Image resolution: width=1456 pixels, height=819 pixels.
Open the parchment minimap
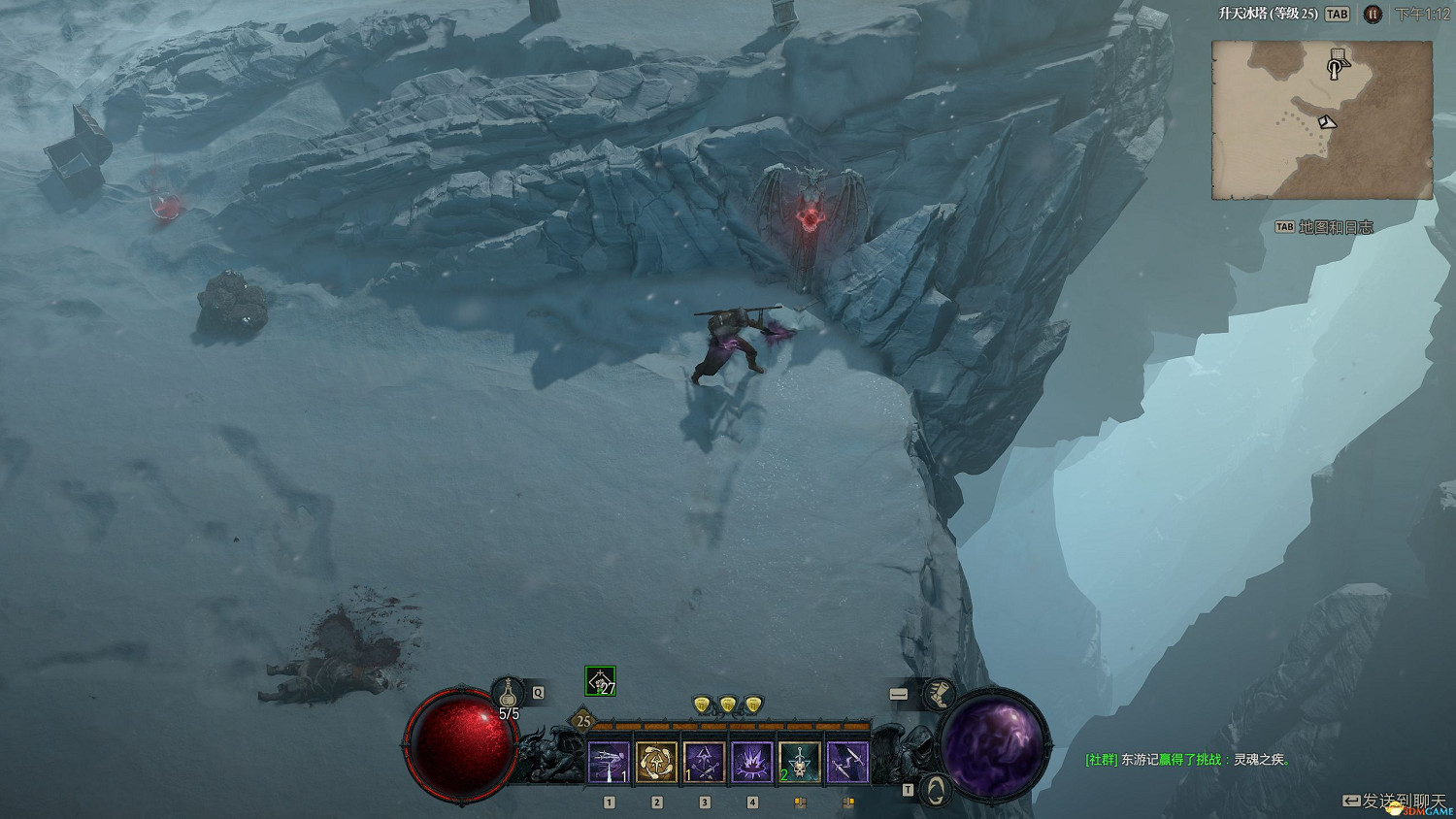pyautogui.click(x=1322, y=120)
